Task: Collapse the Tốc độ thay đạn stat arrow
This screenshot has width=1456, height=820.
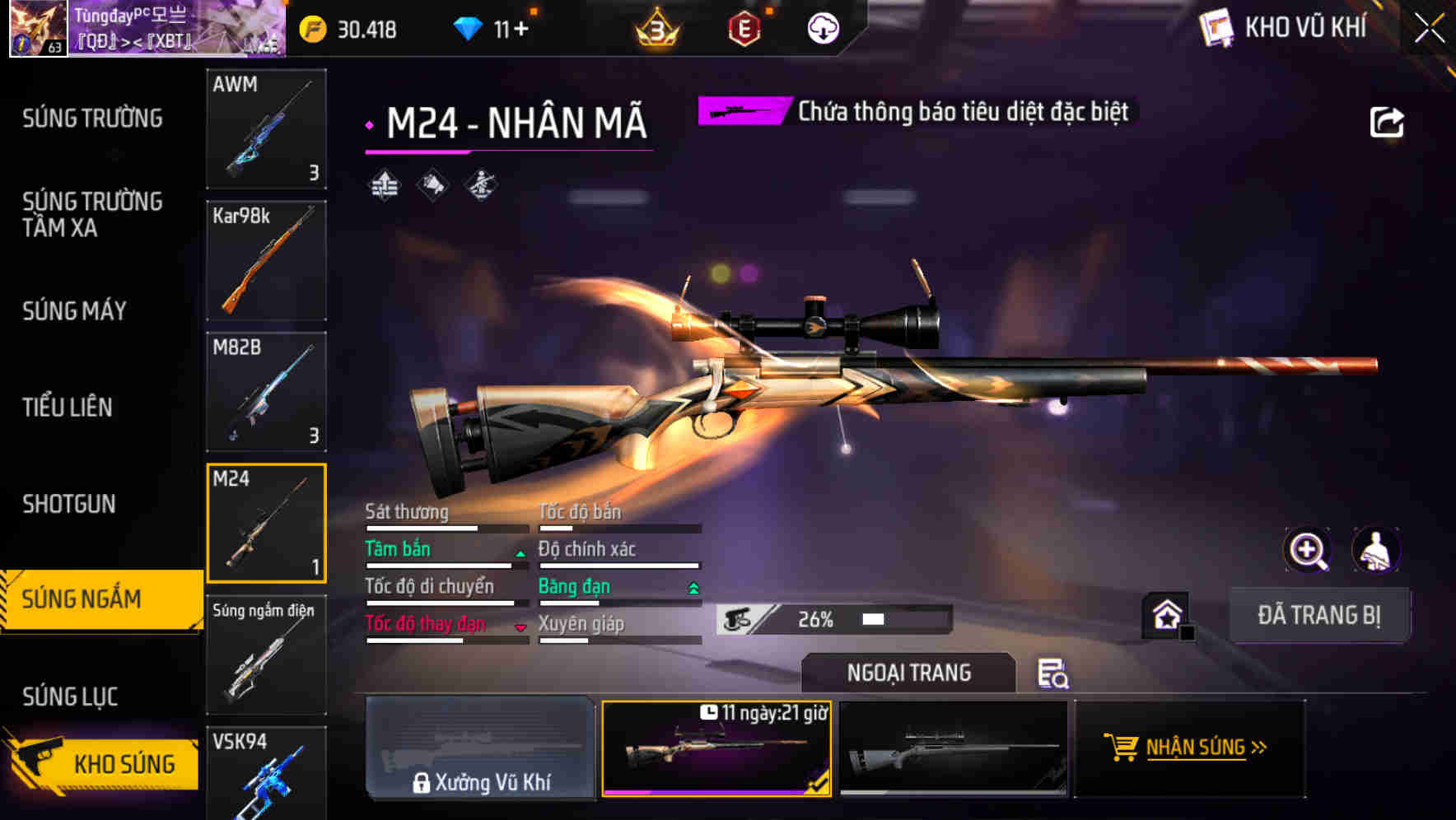Action: click(x=520, y=628)
